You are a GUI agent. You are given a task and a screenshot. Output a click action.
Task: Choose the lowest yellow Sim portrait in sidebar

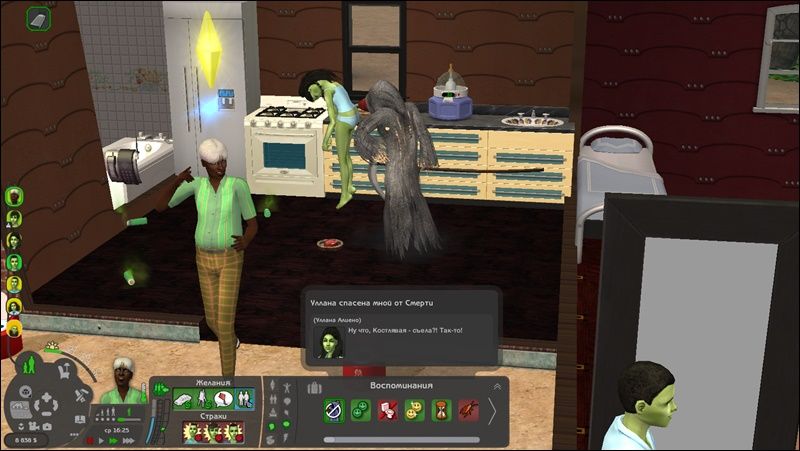[x=14, y=327]
